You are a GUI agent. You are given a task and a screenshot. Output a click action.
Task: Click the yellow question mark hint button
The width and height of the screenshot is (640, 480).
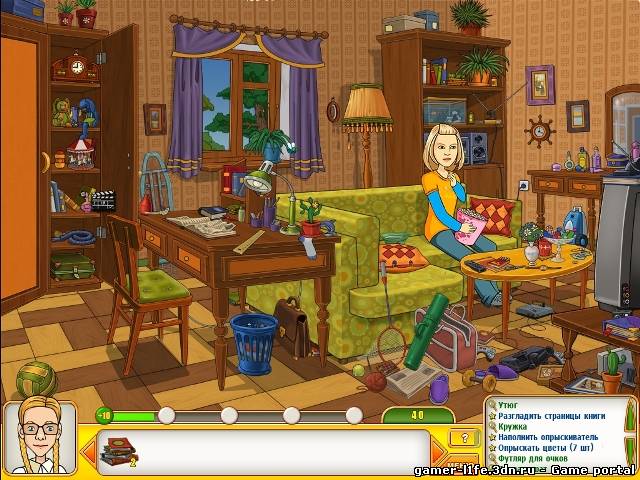(x=462, y=438)
